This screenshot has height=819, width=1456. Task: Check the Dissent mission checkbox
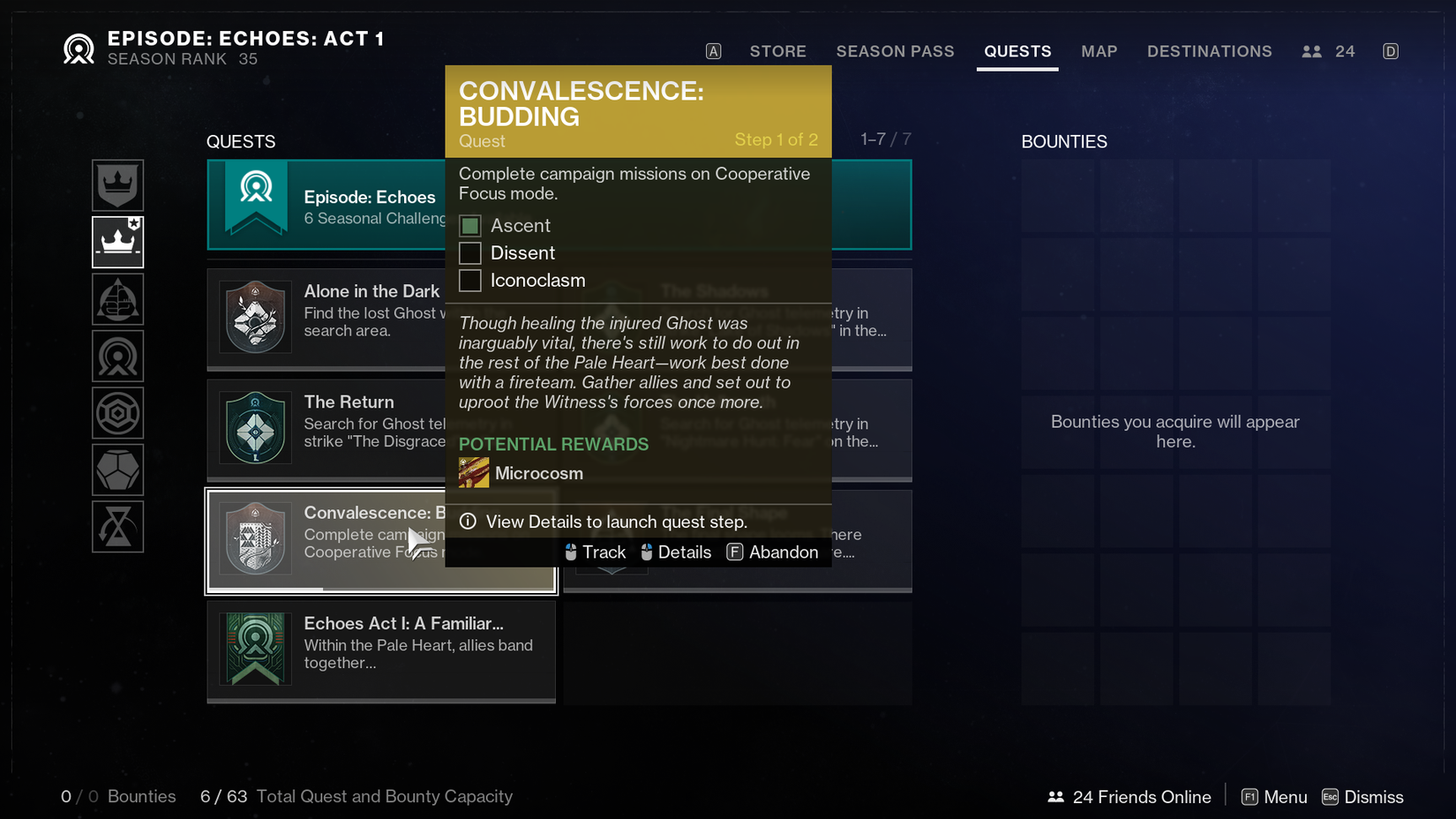pyautogui.click(x=469, y=252)
